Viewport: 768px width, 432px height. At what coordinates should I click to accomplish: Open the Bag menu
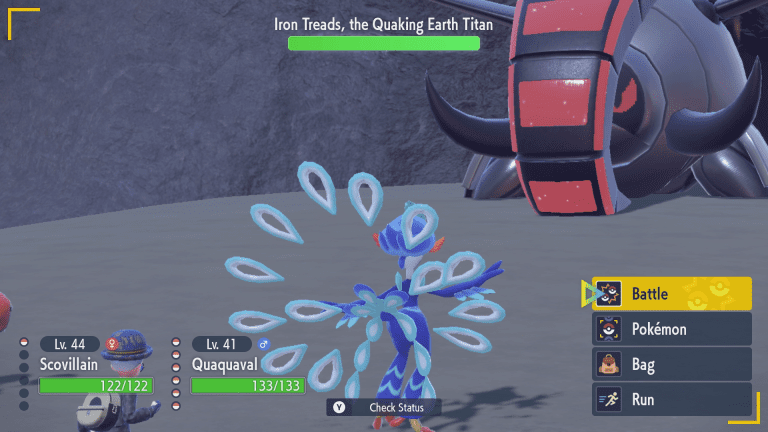point(671,364)
